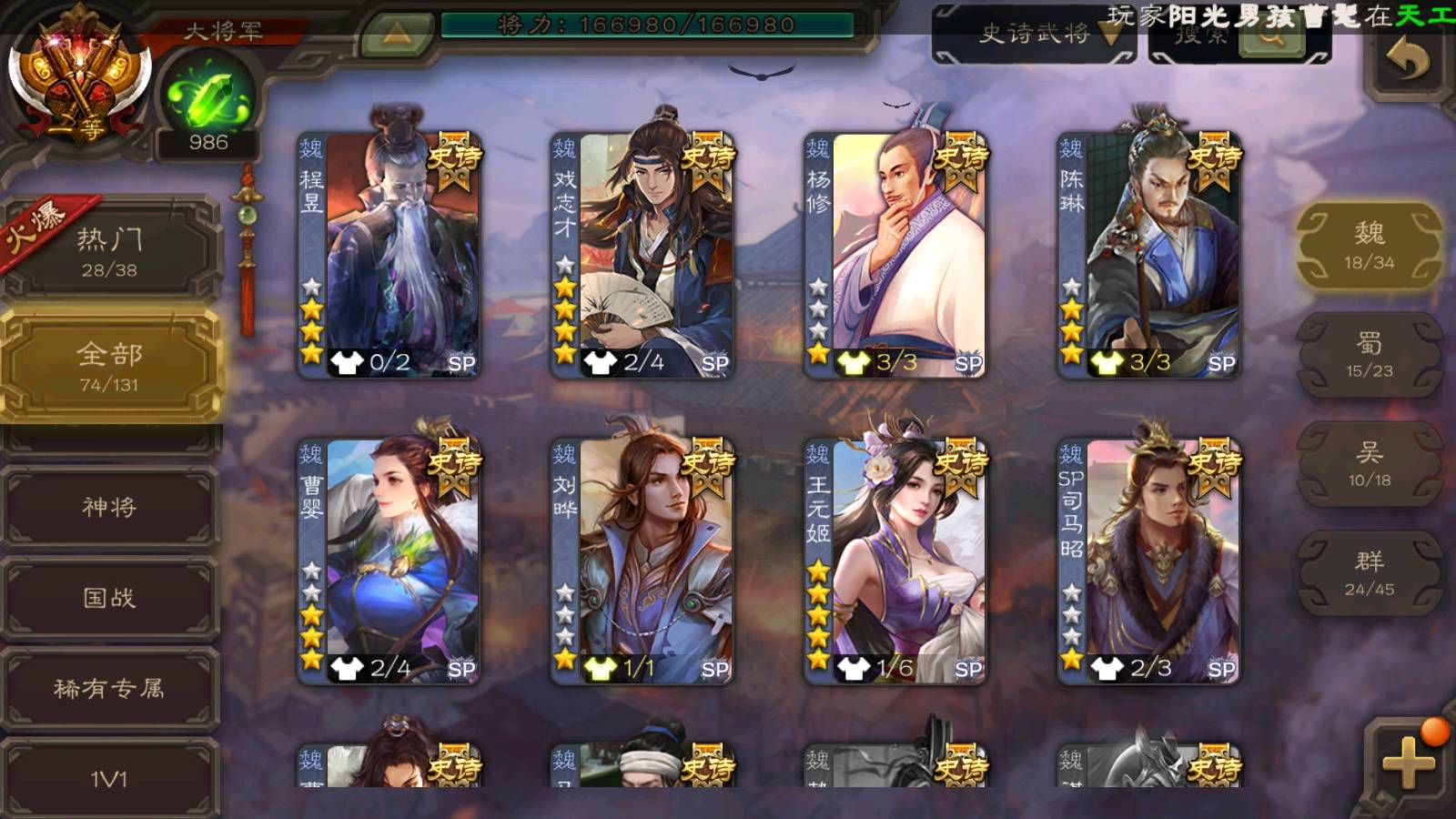1456x819 pixels.
Task: Open the 王元姬 hero card
Action: pyautogui.click(x=895, y=561)
